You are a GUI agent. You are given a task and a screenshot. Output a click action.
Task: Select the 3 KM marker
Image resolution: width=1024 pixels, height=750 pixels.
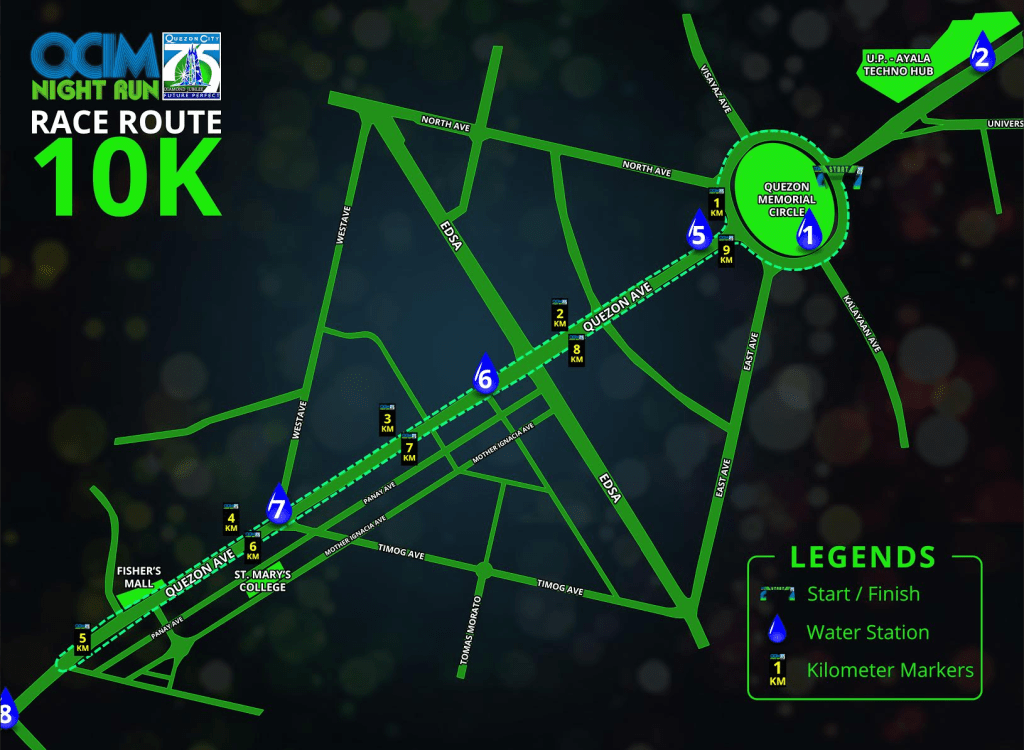point(387,419)
